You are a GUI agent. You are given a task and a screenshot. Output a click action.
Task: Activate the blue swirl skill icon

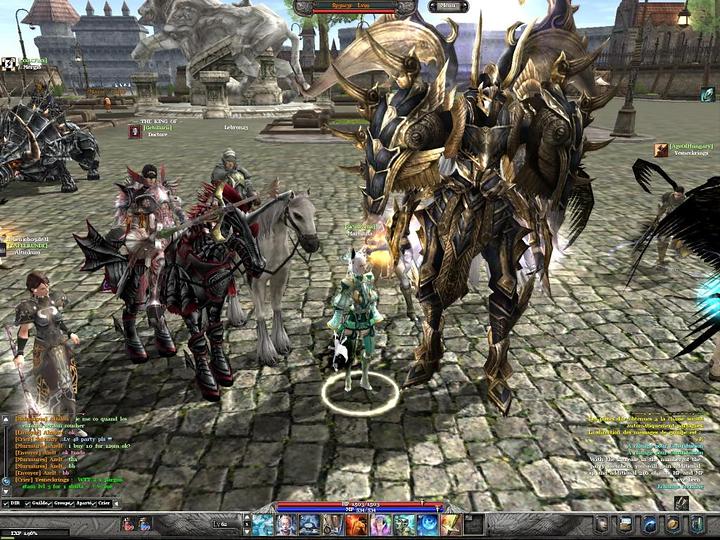pos(427,524)
